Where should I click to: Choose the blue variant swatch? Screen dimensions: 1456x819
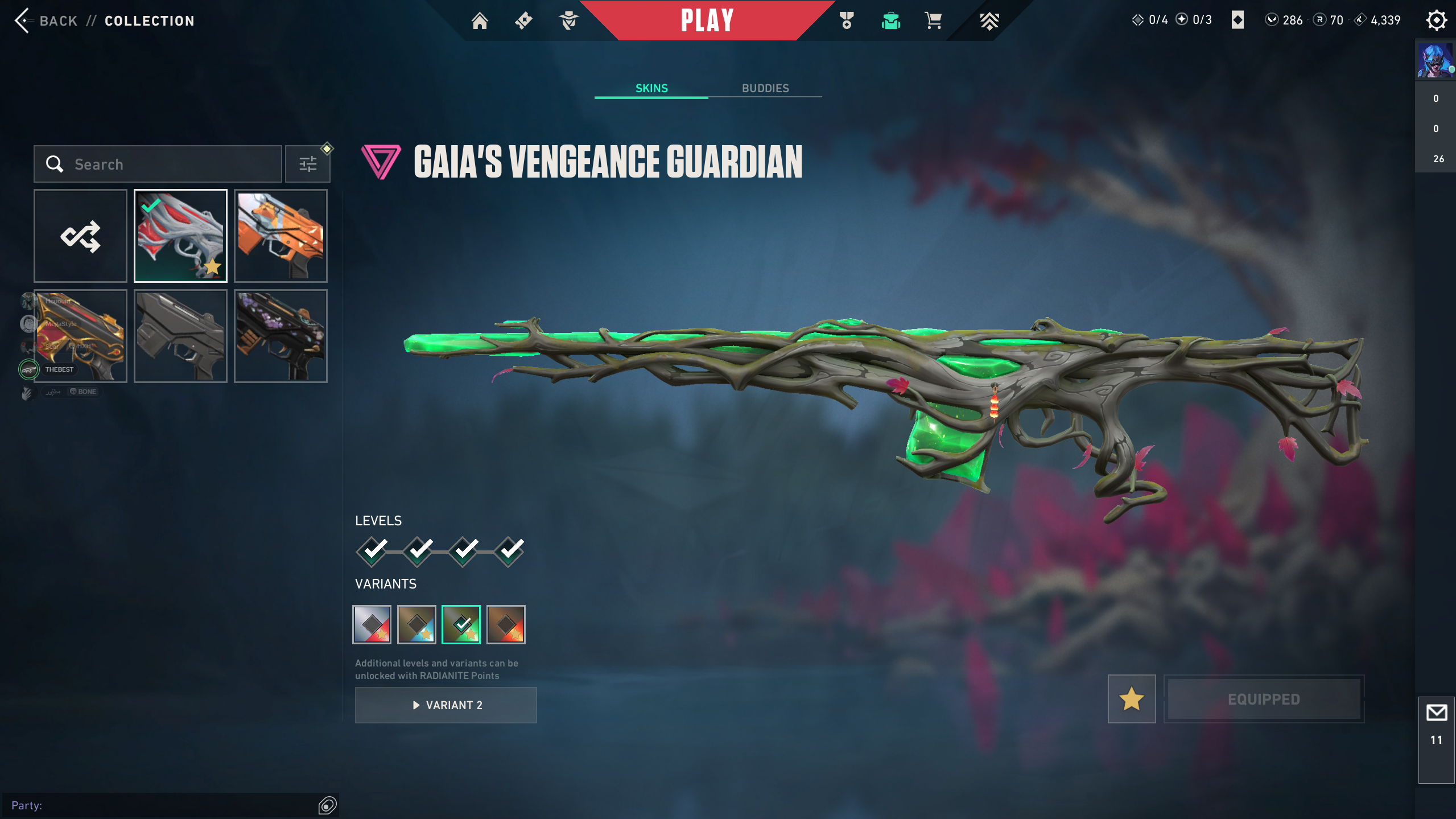coord(416,624)
